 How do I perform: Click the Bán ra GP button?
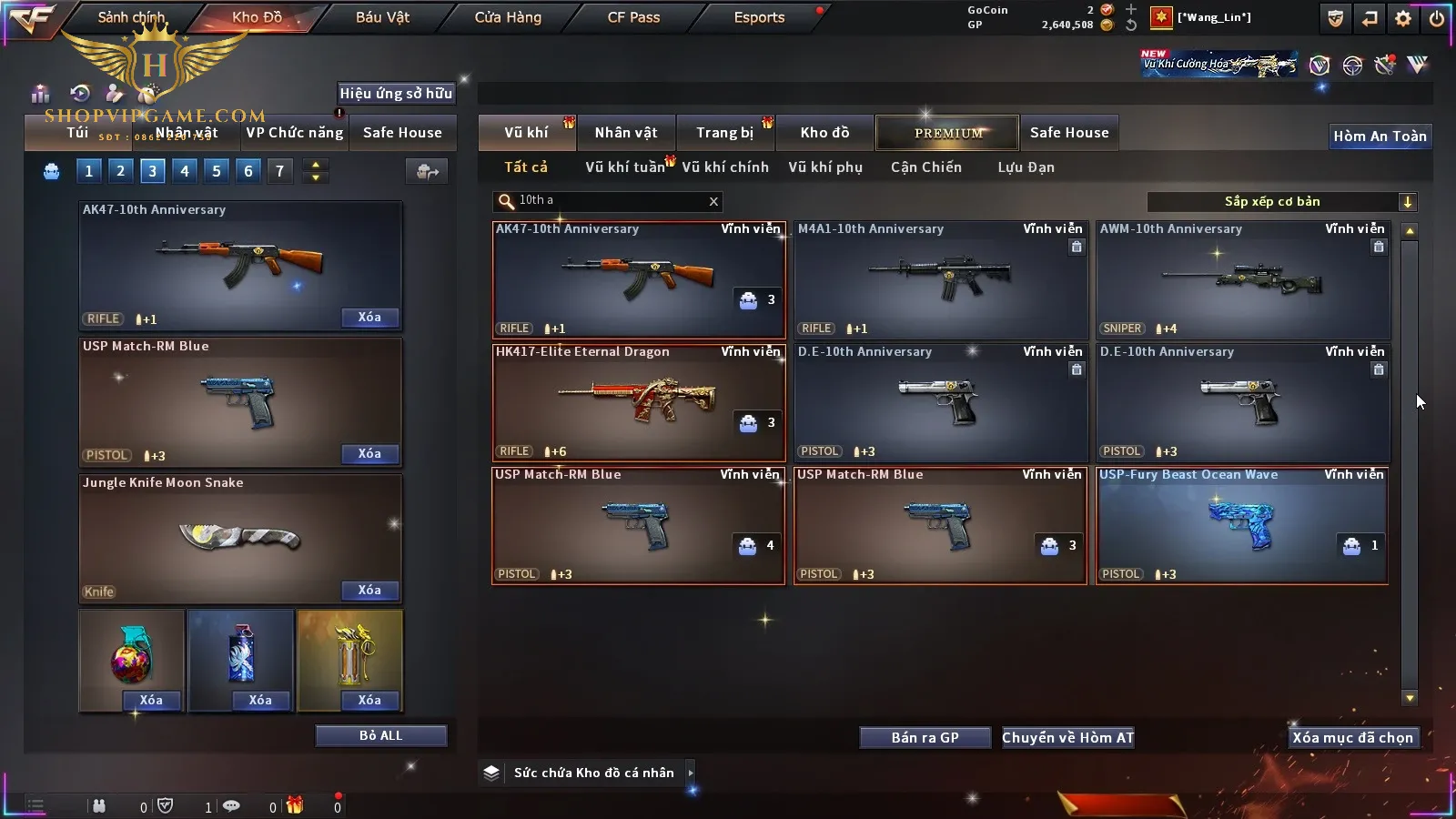(x=925, y=738)
